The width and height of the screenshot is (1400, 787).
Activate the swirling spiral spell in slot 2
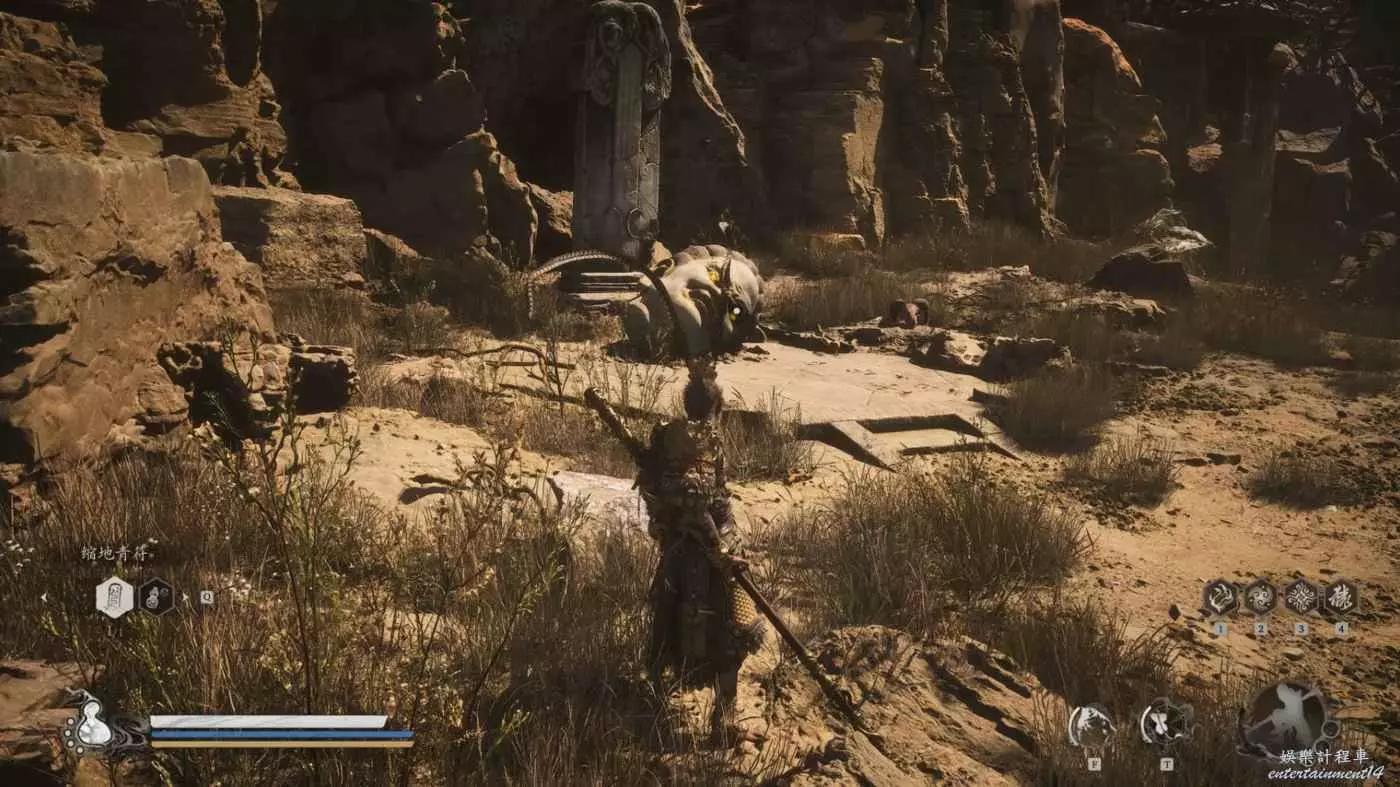(1260, 597)
